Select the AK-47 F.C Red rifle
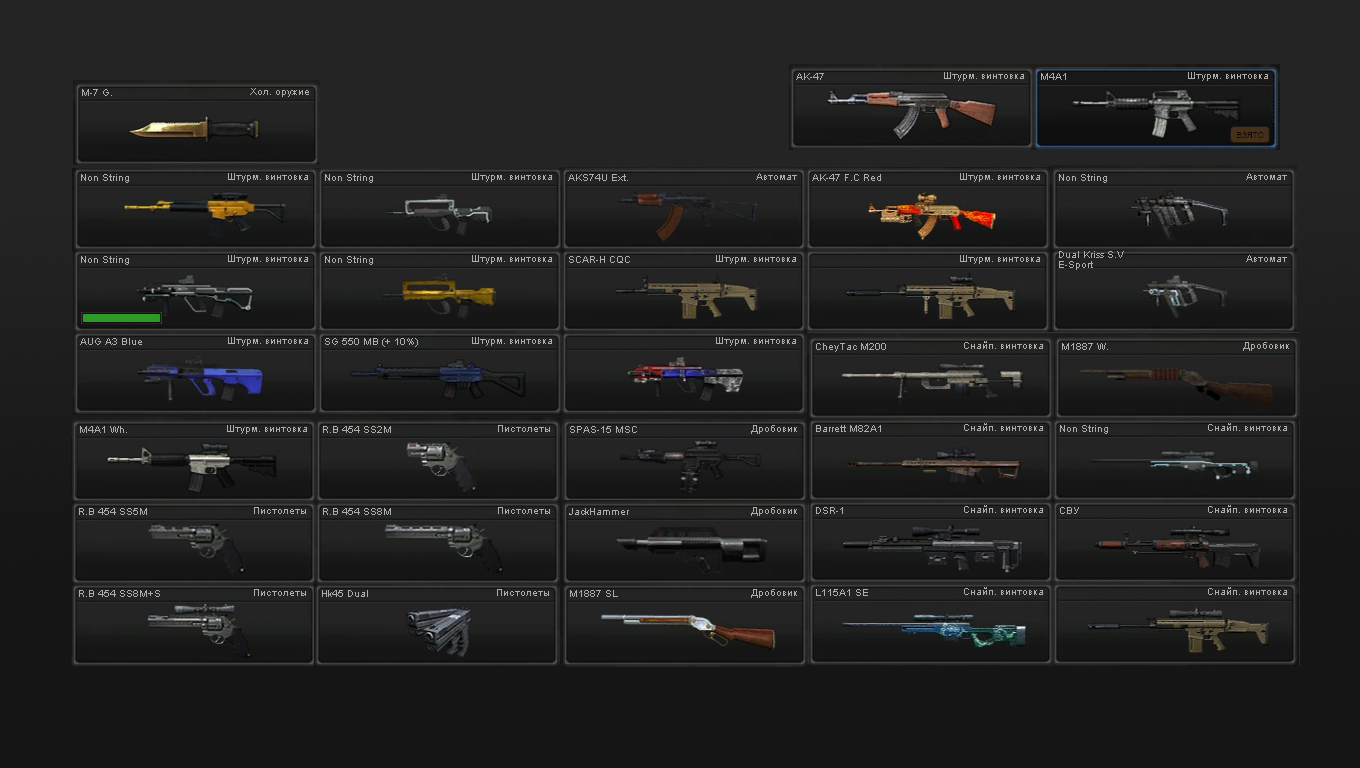Screen dimensions: 1360x768 928,207
